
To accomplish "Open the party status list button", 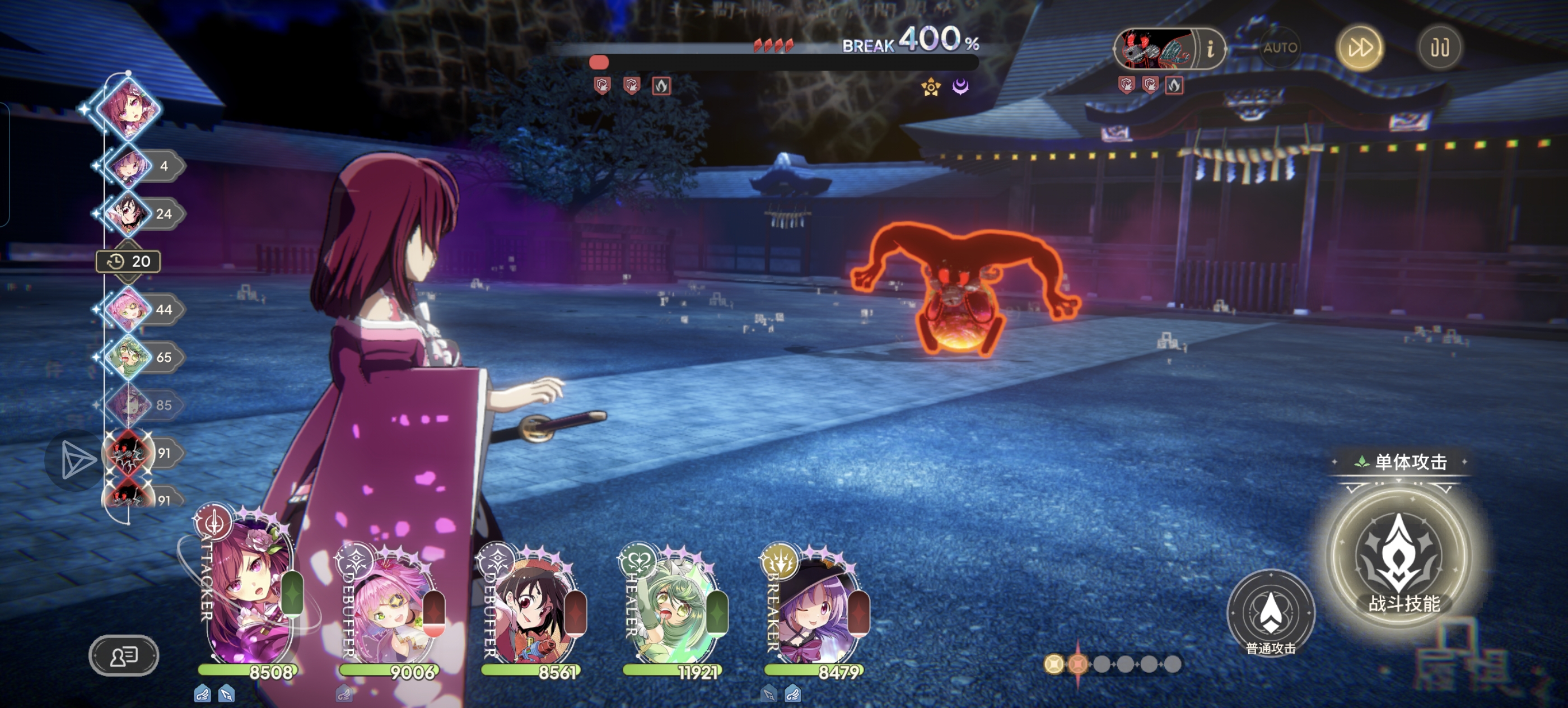I will 124,656.
